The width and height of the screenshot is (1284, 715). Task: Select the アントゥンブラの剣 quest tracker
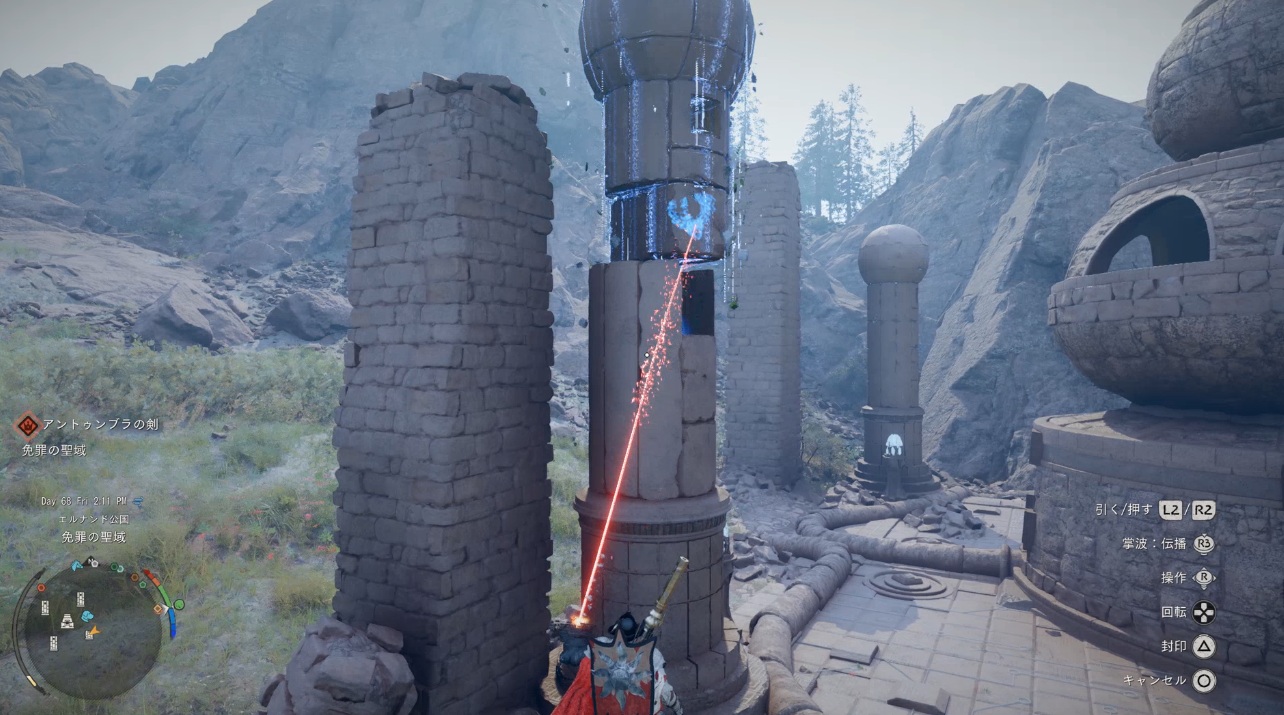[x=100, y=425]
